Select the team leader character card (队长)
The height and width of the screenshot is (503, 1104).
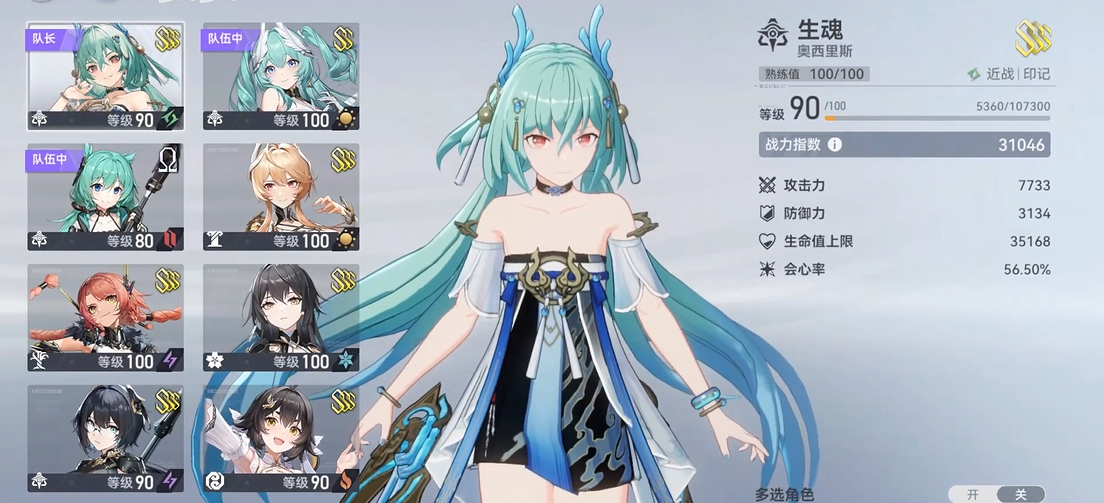pyautogui.click(x=105, y=77)
